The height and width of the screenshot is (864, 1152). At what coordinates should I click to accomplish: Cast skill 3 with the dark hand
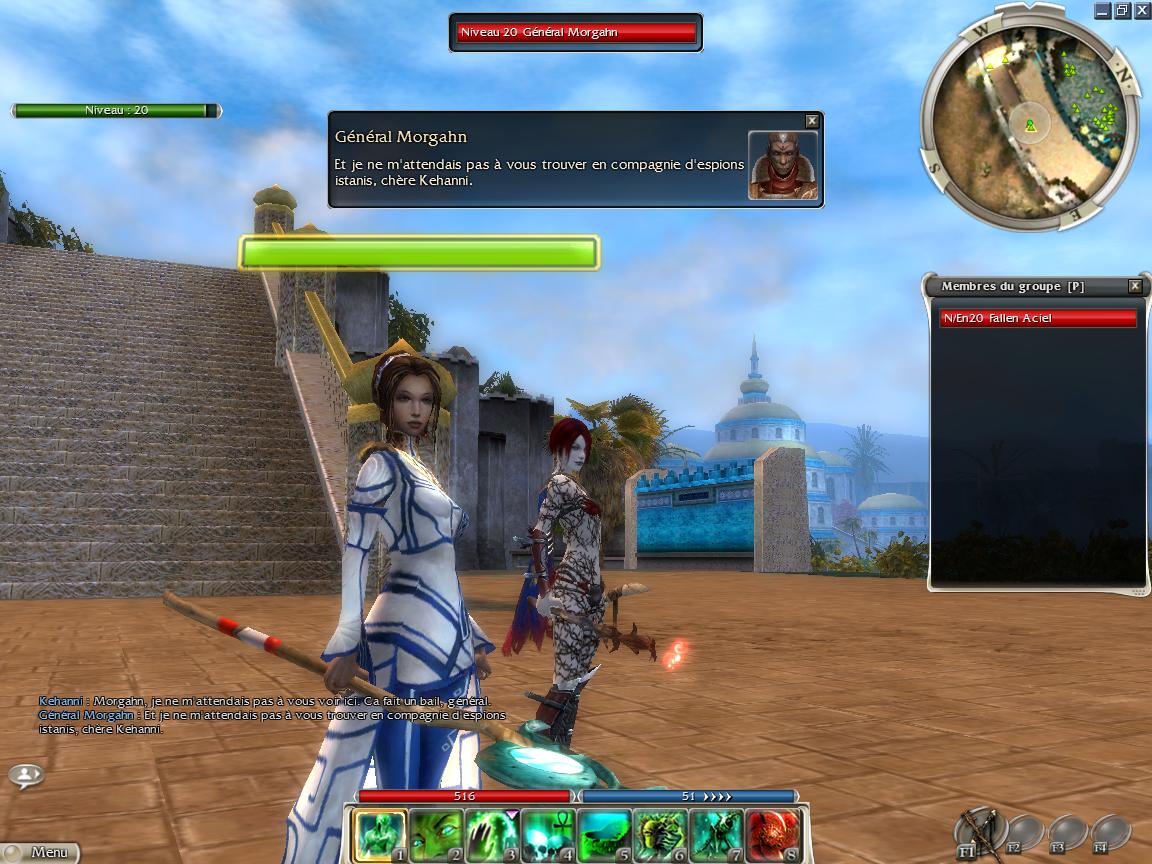[492, 835]
